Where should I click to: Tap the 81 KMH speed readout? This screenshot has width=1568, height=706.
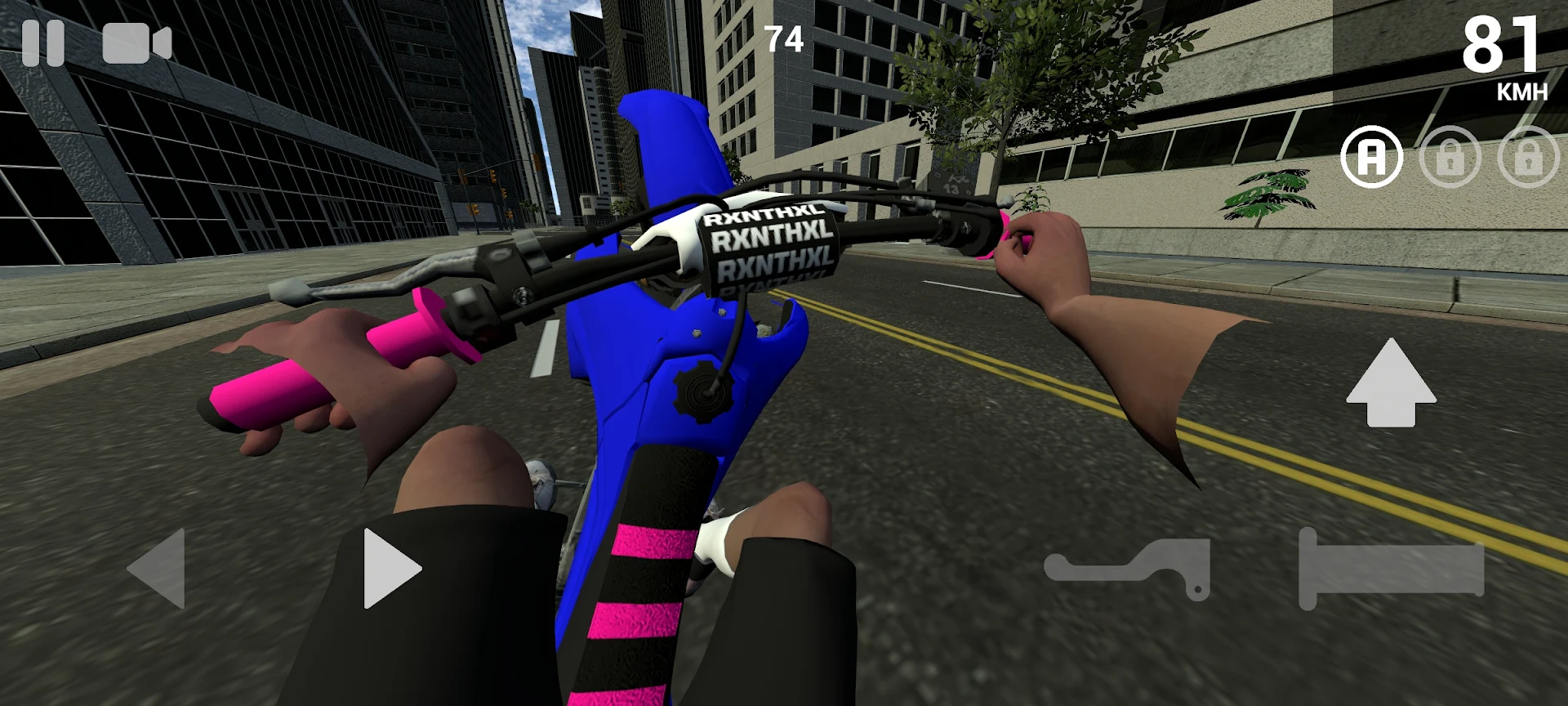click(x=1499, y=57)
